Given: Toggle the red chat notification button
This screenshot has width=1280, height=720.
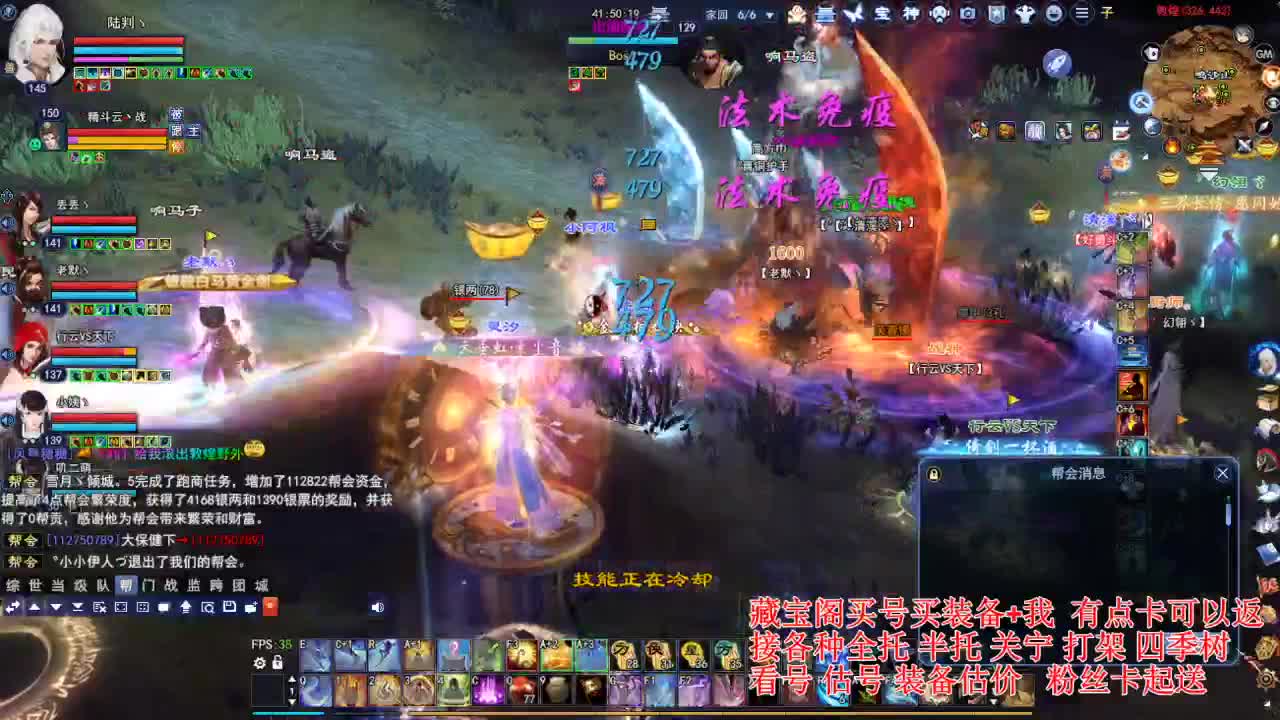Looking at the screenshot, I should [x=271, y=606].
